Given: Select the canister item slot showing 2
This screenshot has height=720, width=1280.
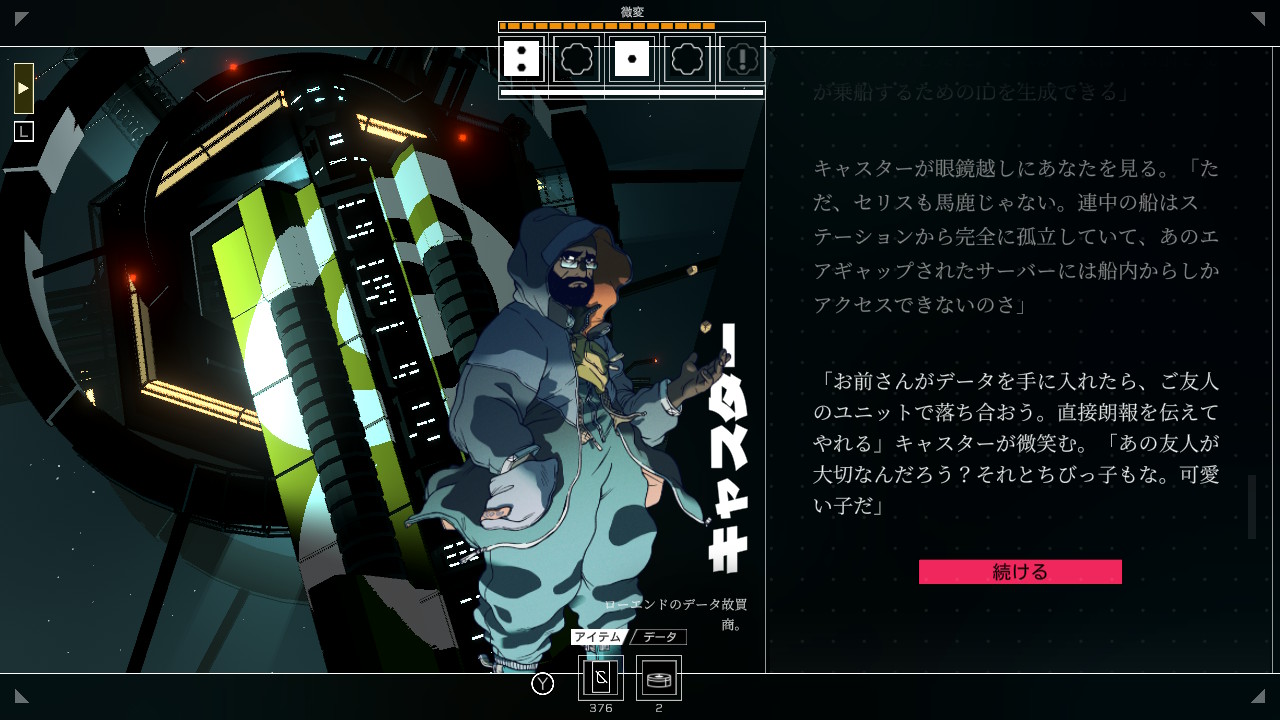Looking at the screenshot, I should [659, 678].
